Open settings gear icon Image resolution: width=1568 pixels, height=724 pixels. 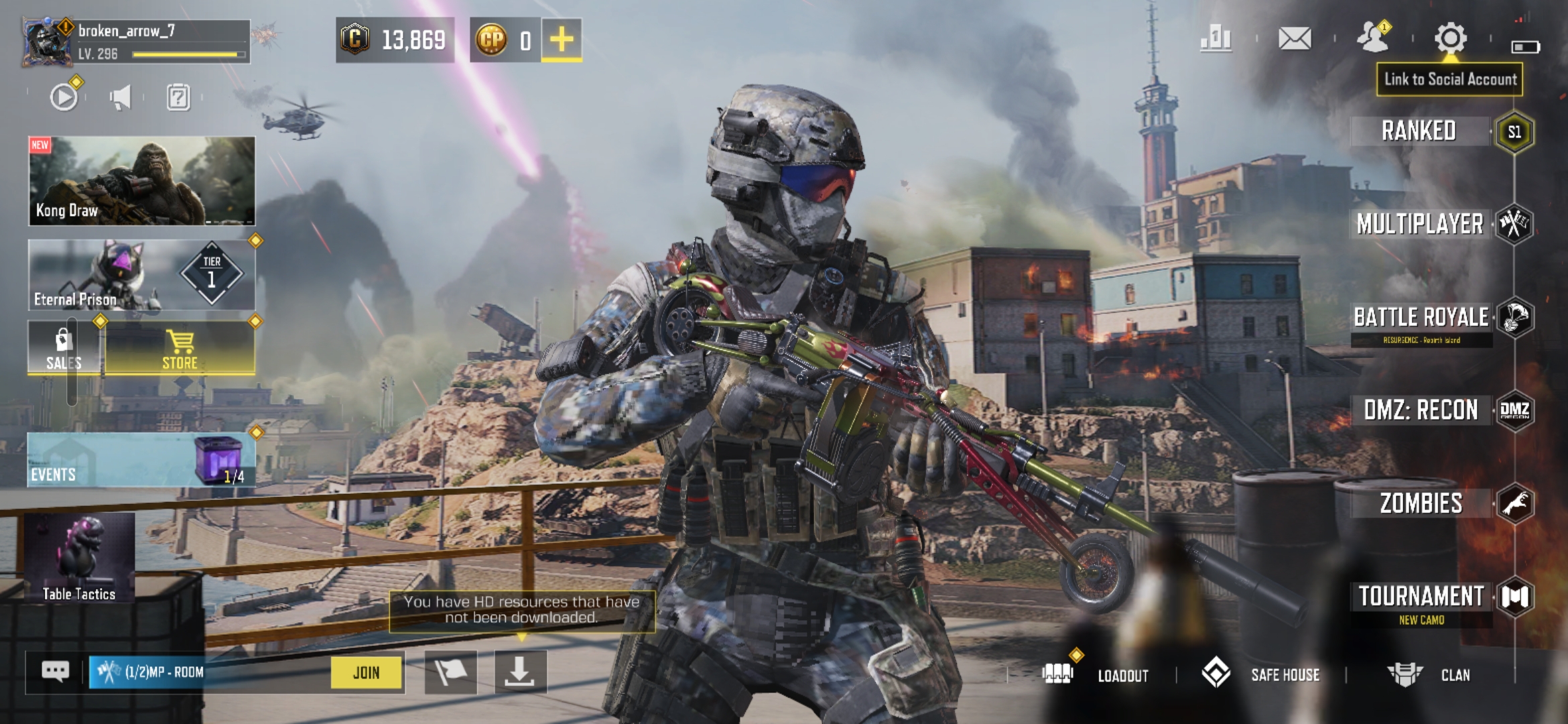tap(1450, 38)
